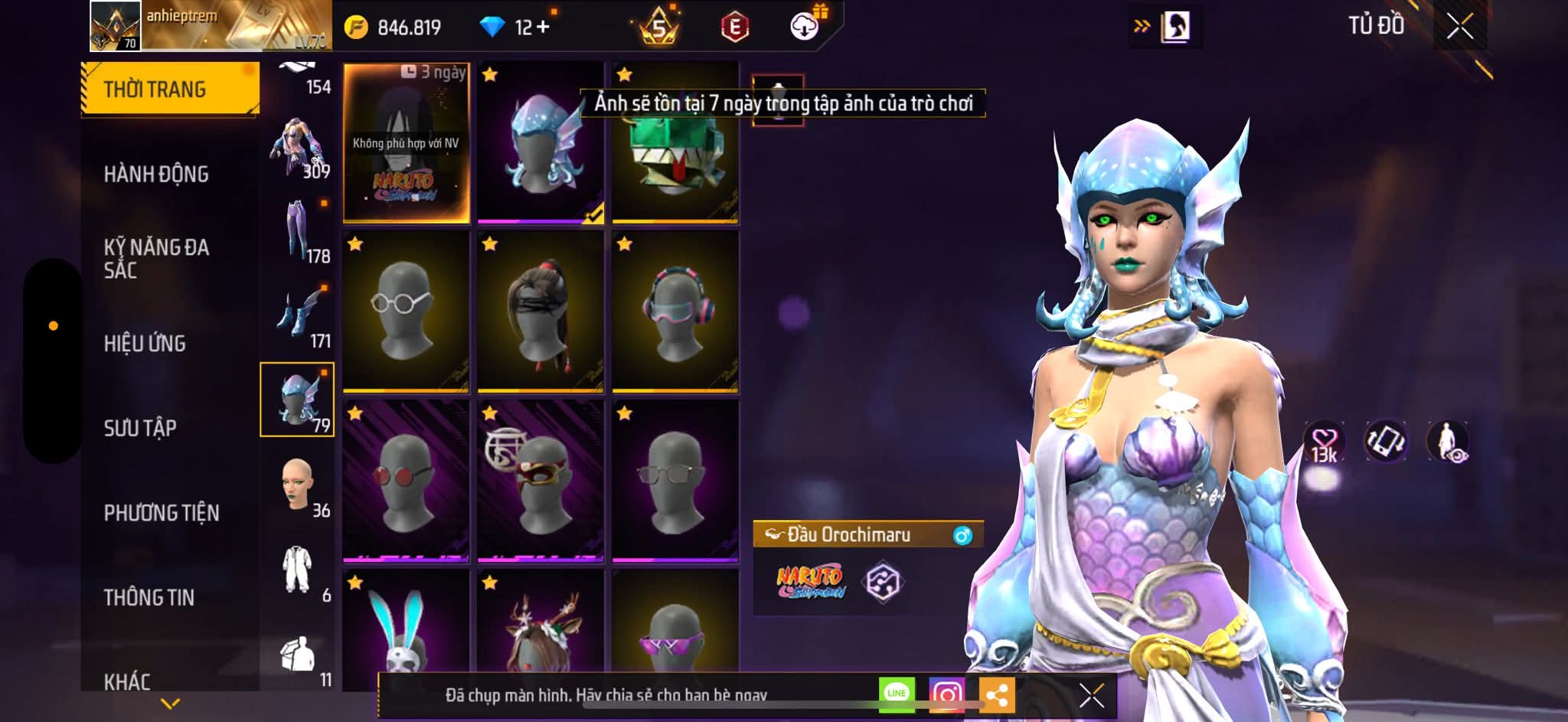Open Kỹ Năng Đa Sắc menu

coord(156,258)
